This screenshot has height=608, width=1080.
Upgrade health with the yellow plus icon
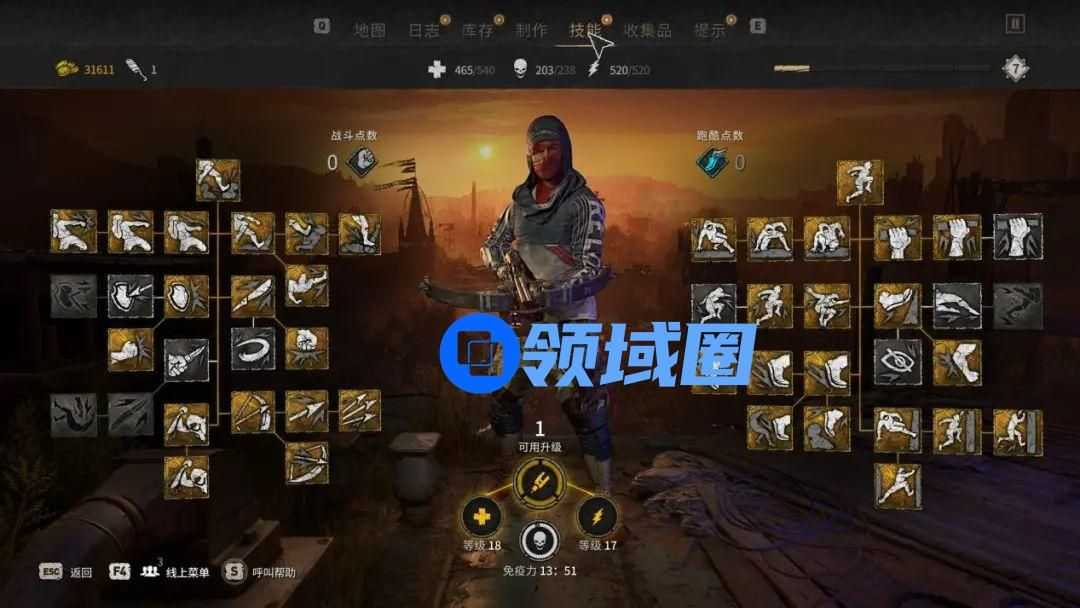(481, 516)
